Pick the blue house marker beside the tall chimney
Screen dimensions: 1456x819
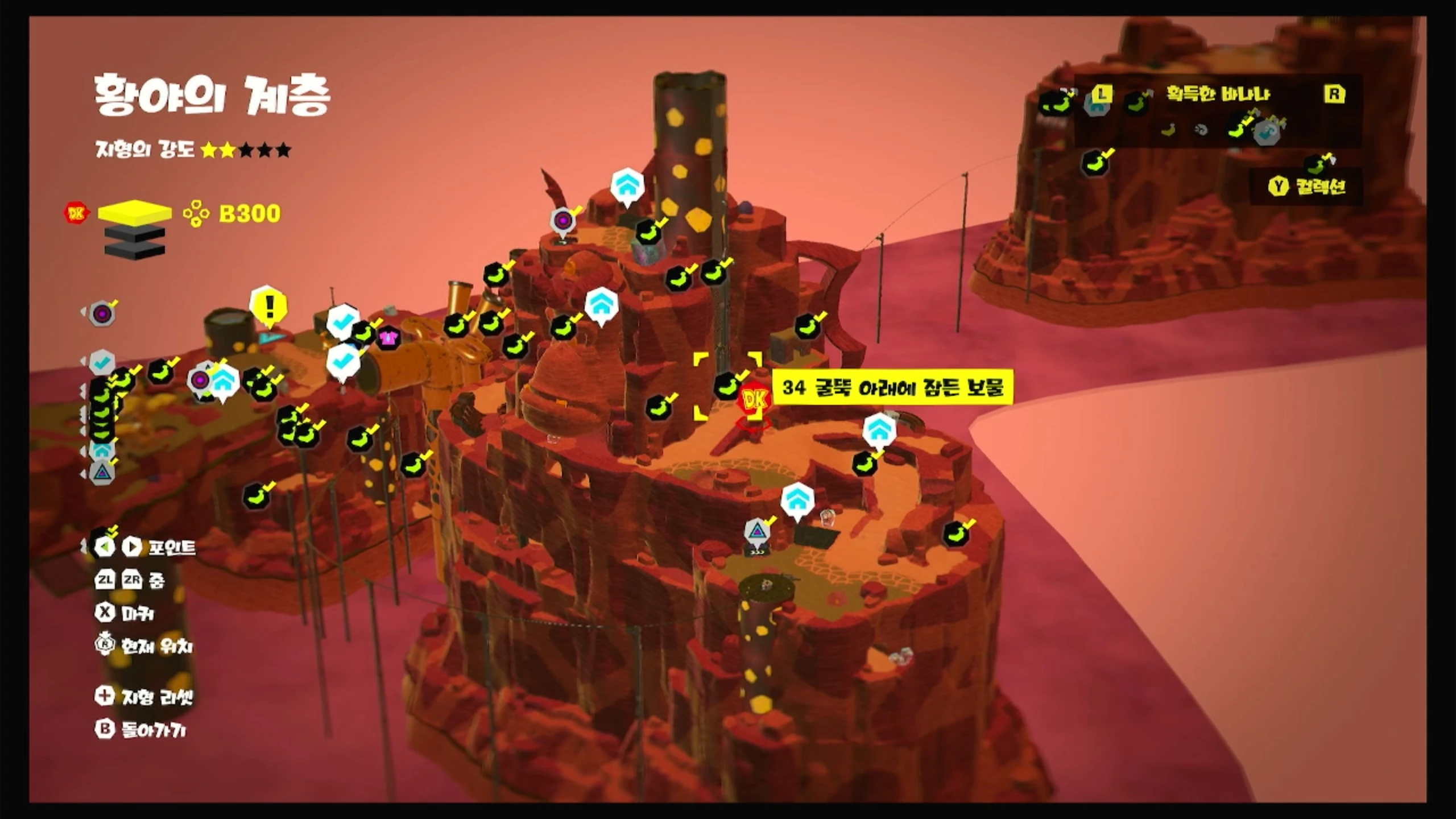(x=627, y=185)
